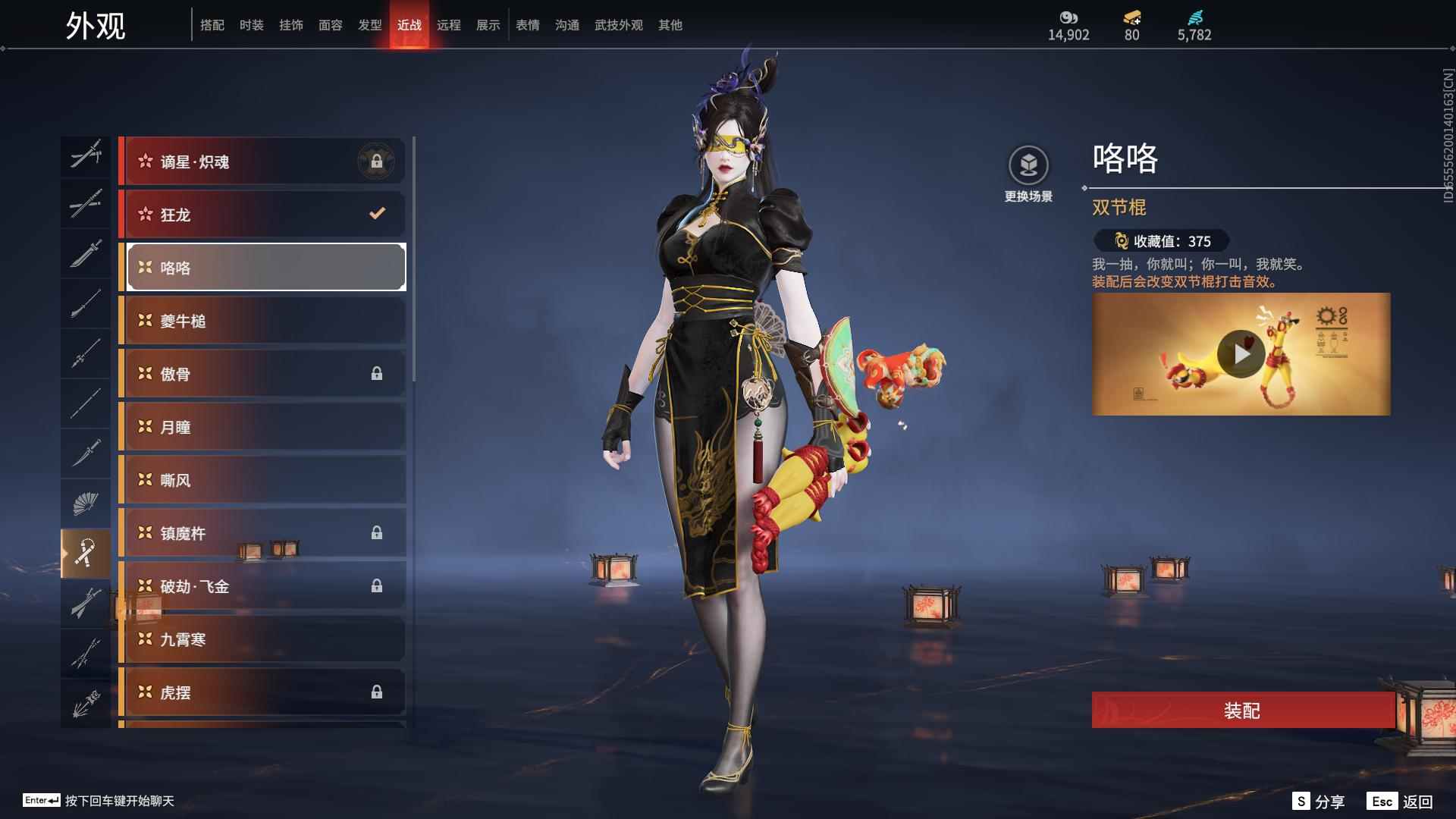Select the curved dagger weapon category icon
1456x819 pixels.
86,453
